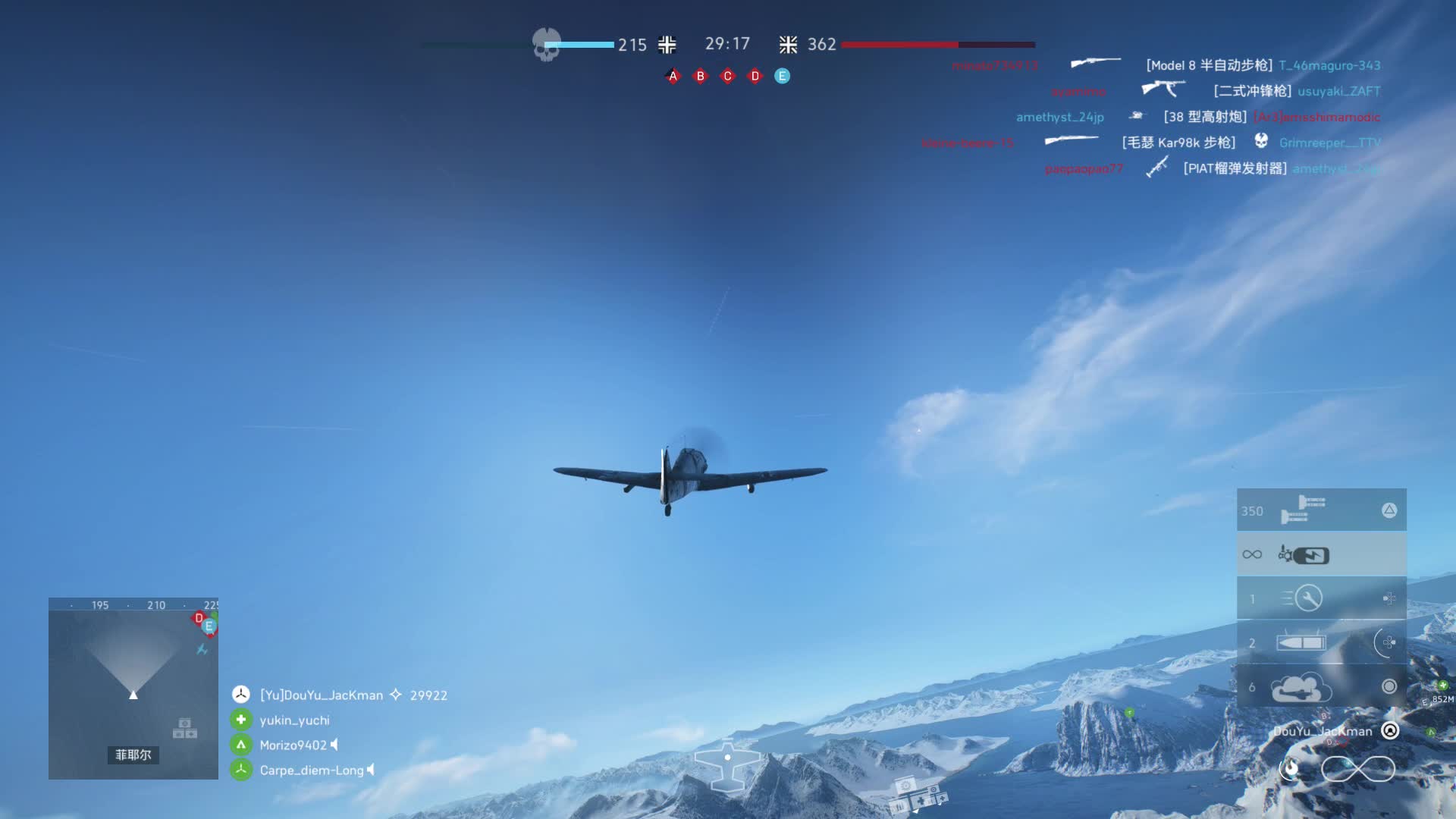The width and height of the screenshot is (1456, 819).
Task: Click the minimap in the corner
Action: point(133,689)
